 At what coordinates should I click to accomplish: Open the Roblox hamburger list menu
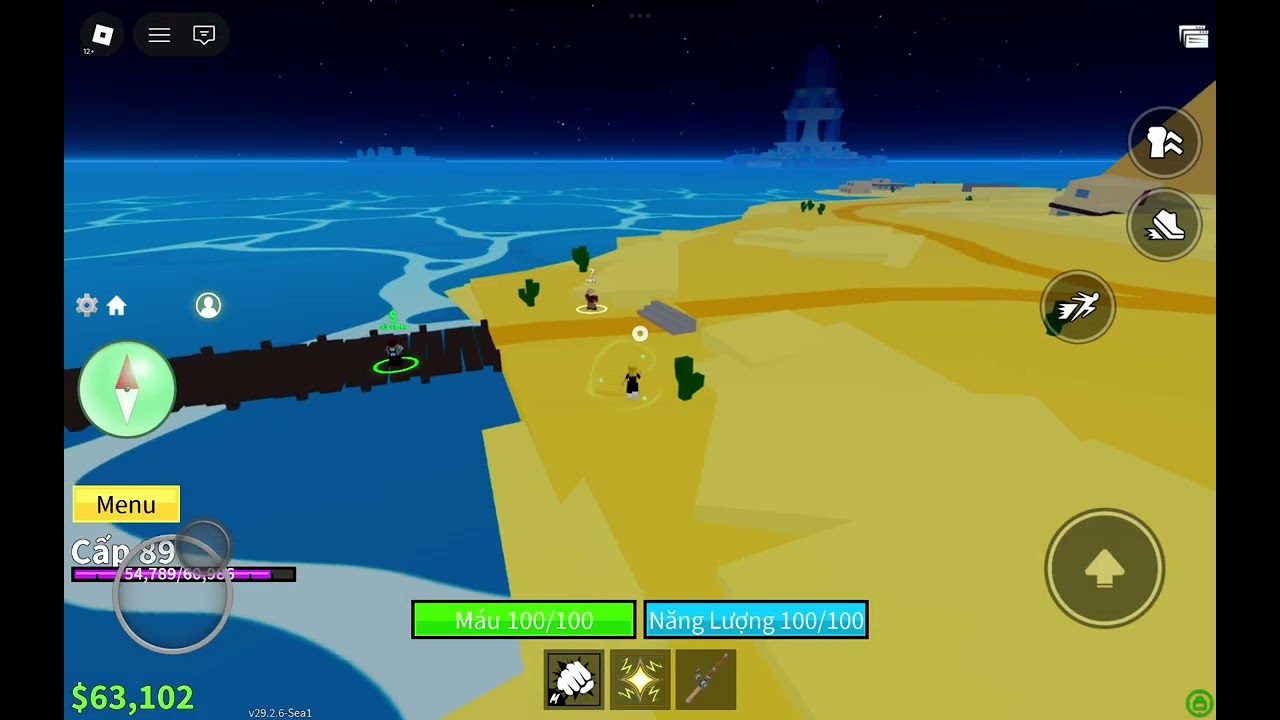[159, 36]
